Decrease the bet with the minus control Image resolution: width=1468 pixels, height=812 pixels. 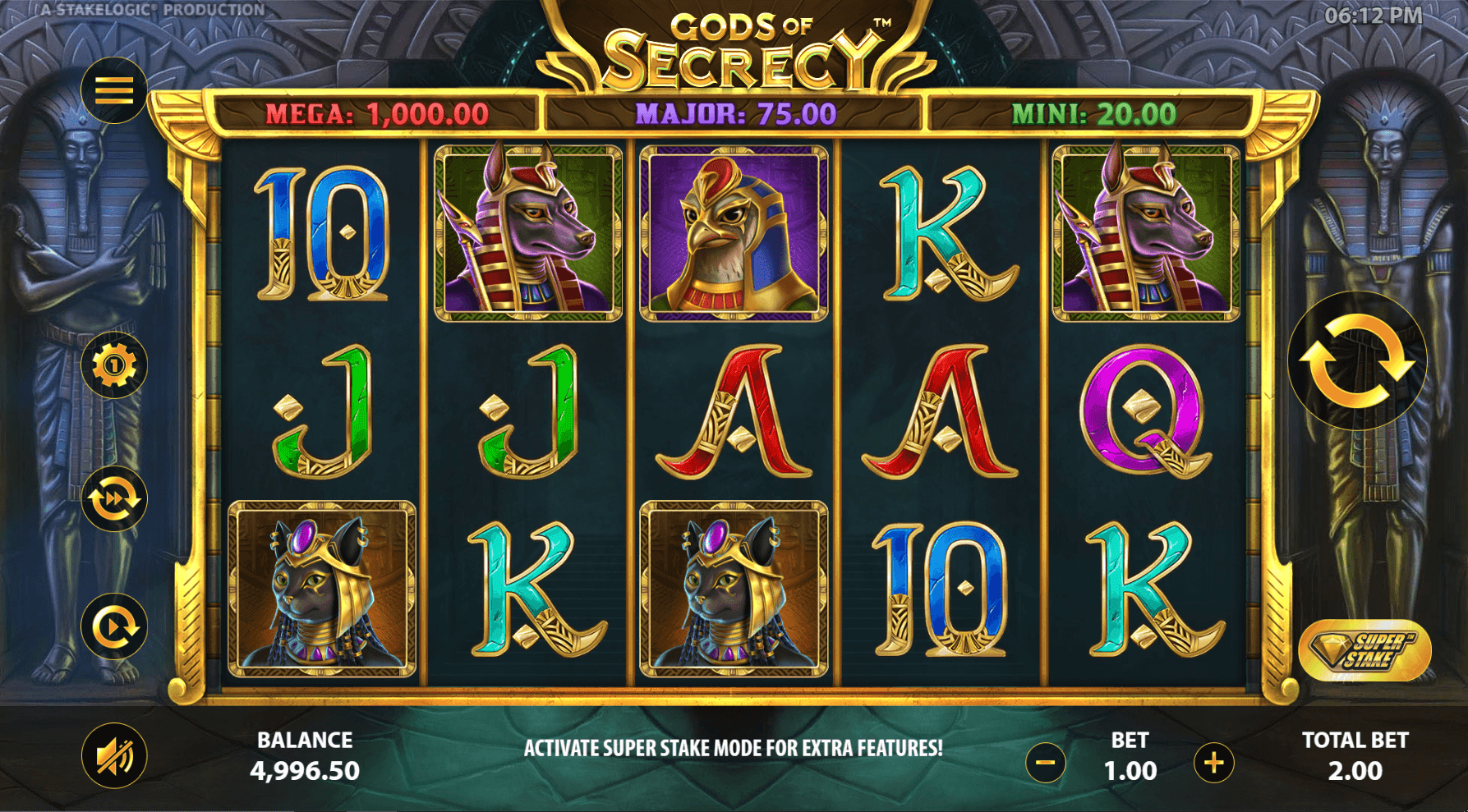[x=1045, y=762]
